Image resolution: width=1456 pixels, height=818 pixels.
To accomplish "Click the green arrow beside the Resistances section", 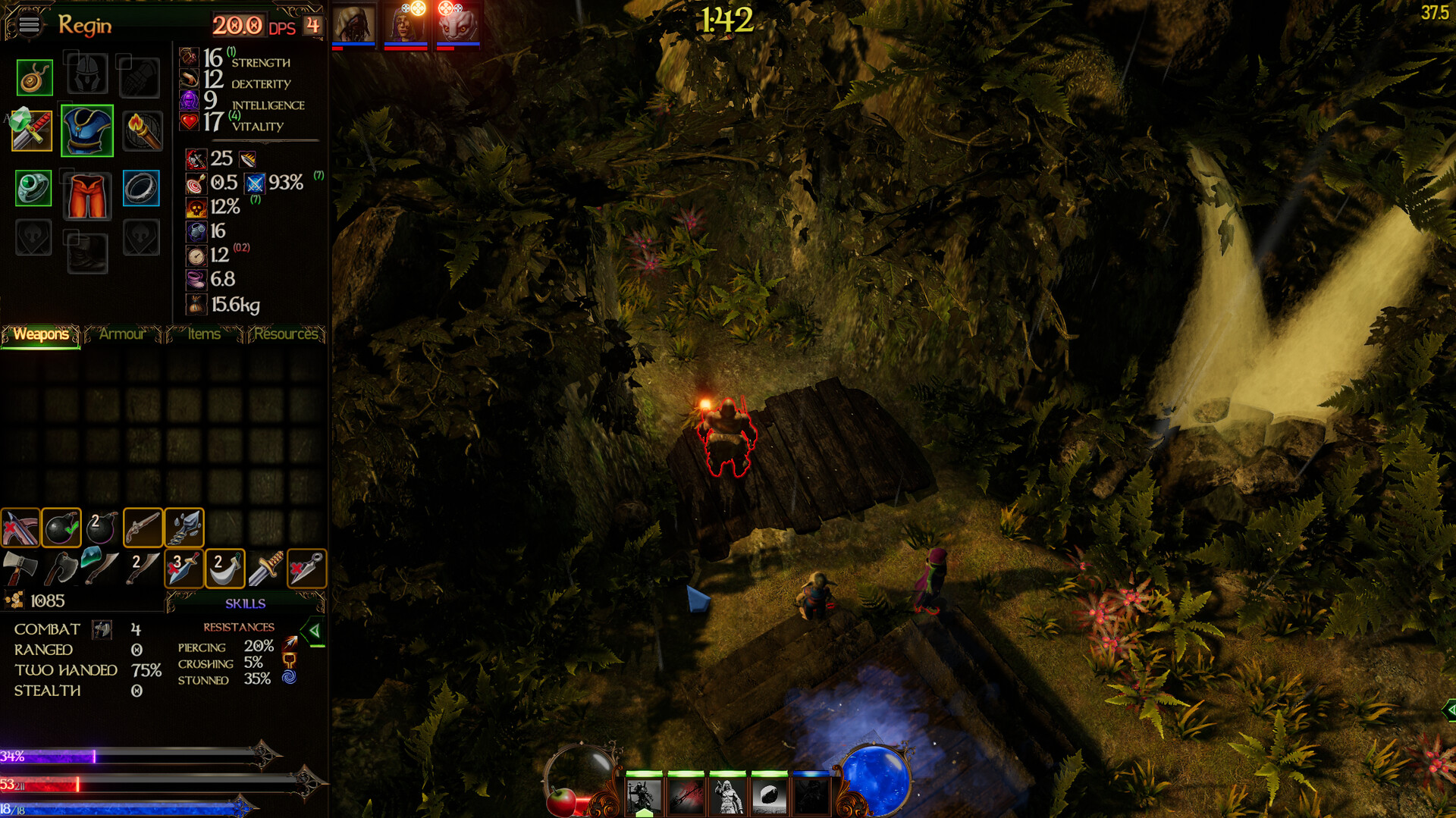I will pyautogui.click(x=314, y=629).
